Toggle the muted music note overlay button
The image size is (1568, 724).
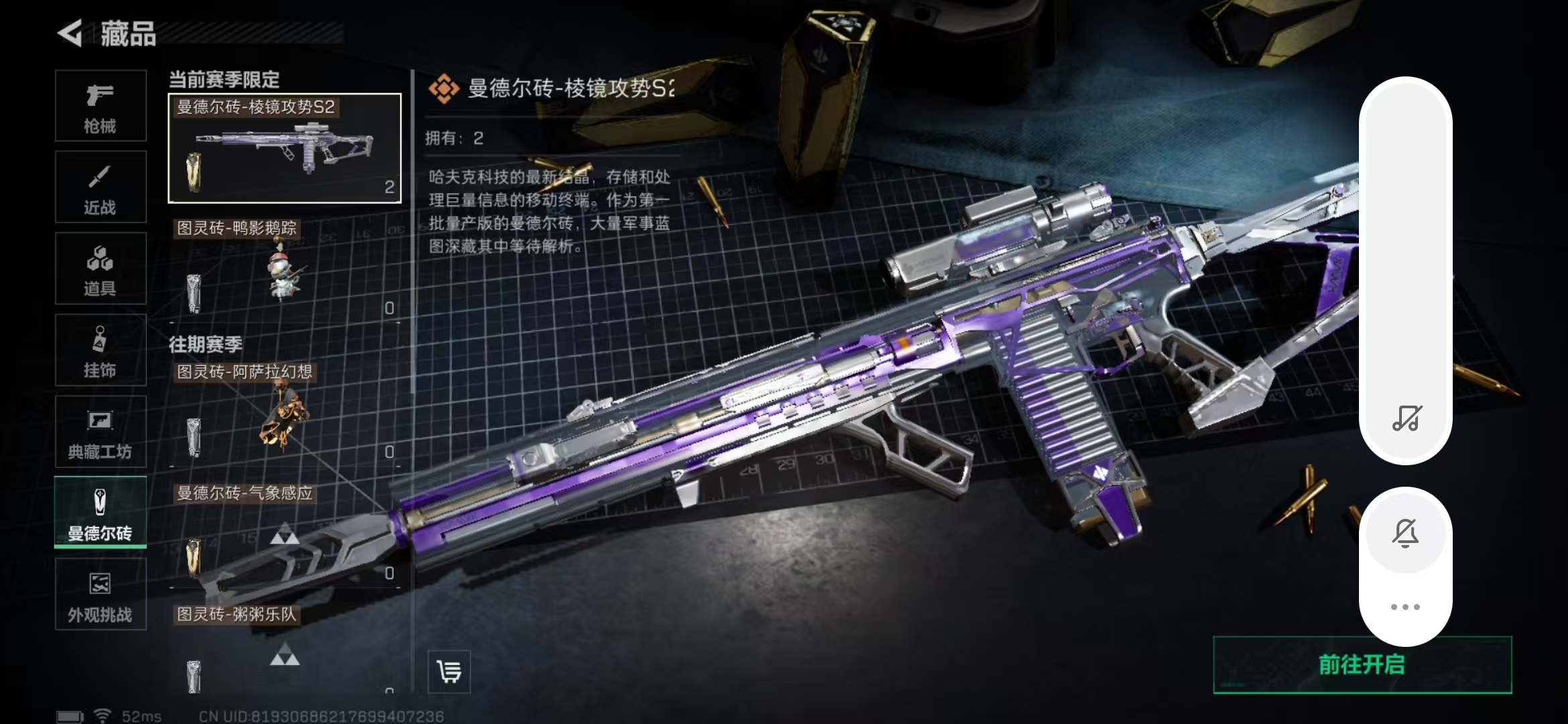click(x=1406, y=418)
